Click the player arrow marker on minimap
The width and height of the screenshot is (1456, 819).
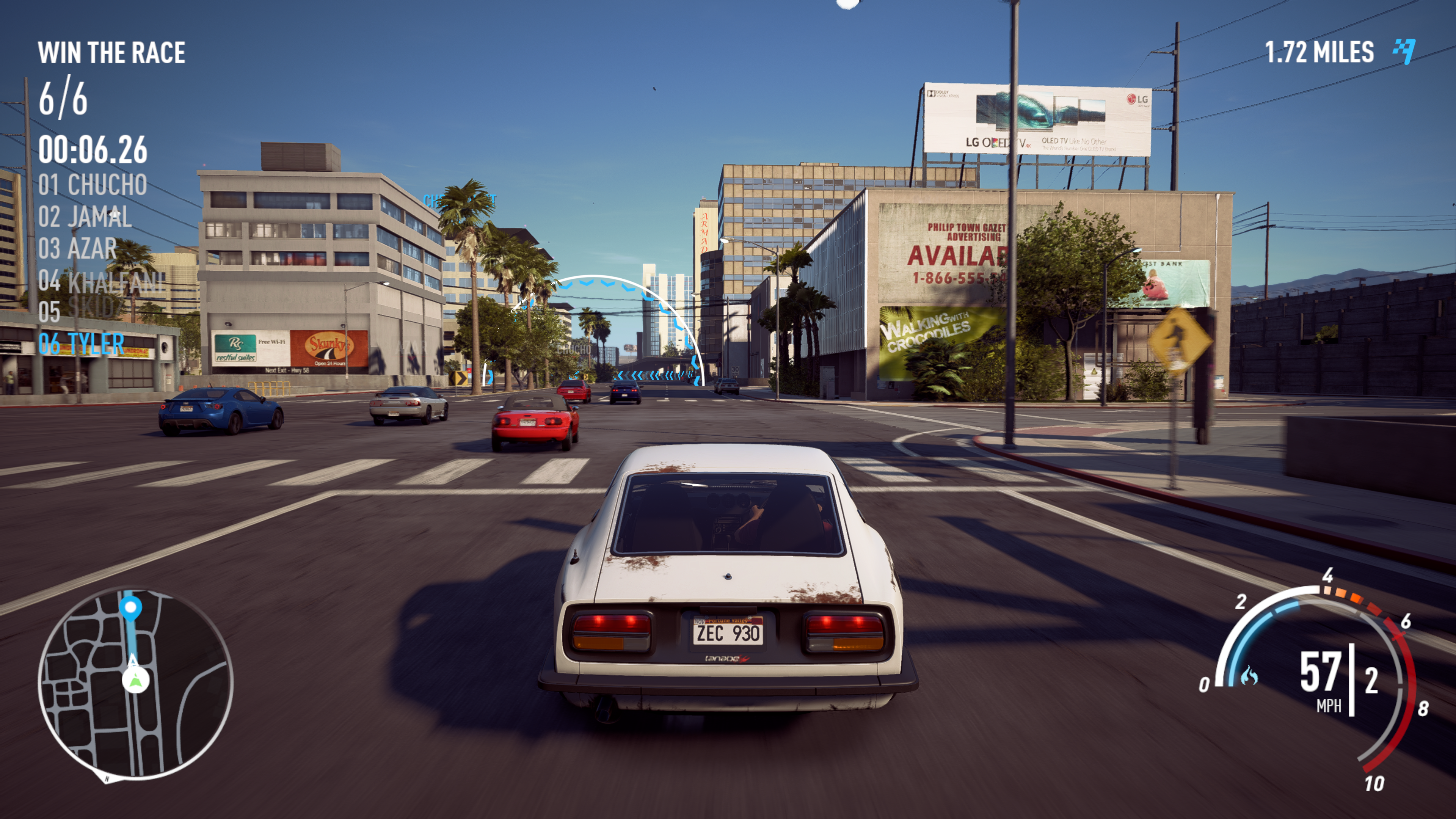[136, 679]
